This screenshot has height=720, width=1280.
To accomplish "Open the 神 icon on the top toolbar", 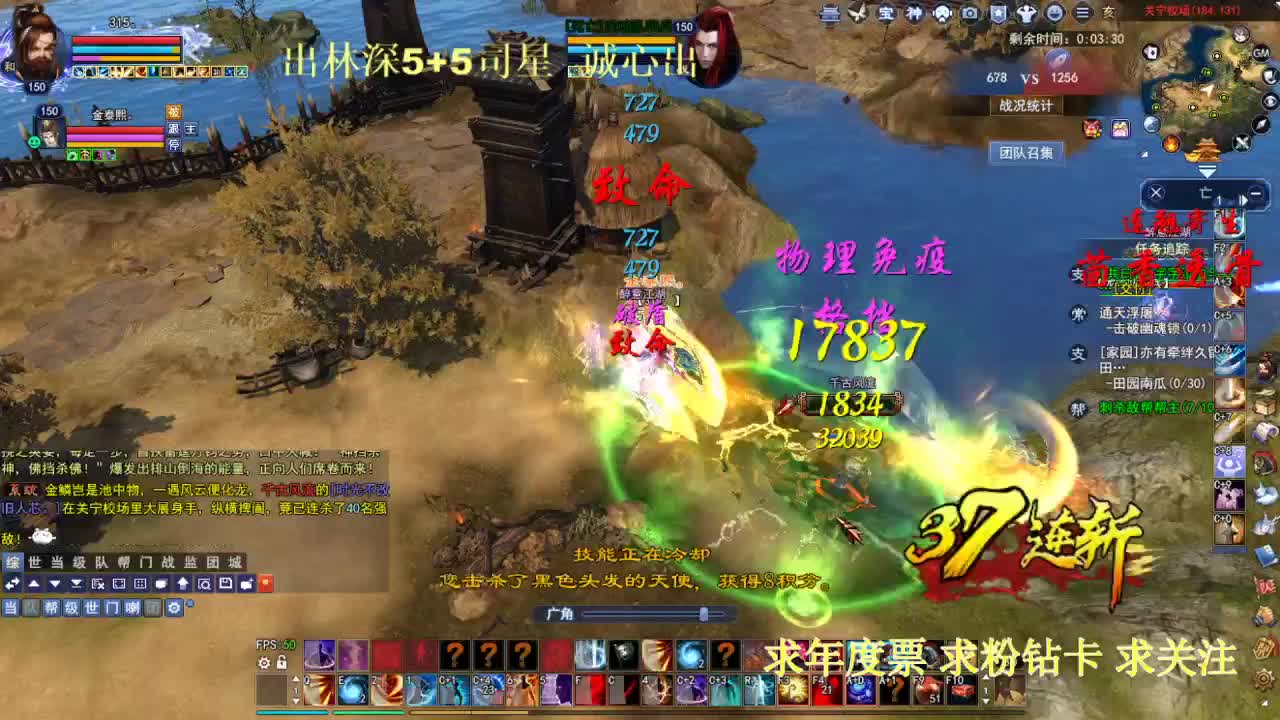I will [x=914, y=13].
